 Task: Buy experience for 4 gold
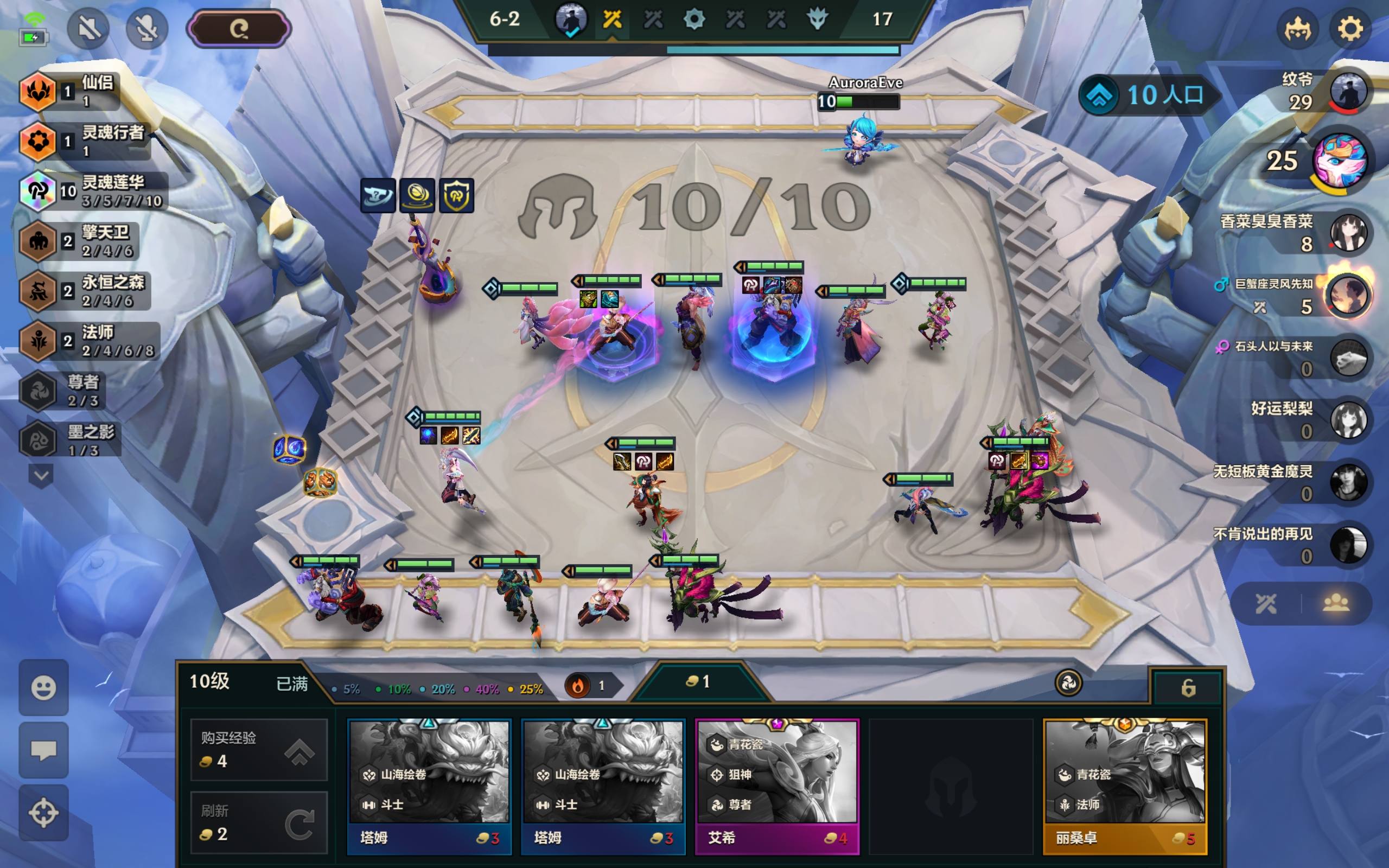coord(258,749)
